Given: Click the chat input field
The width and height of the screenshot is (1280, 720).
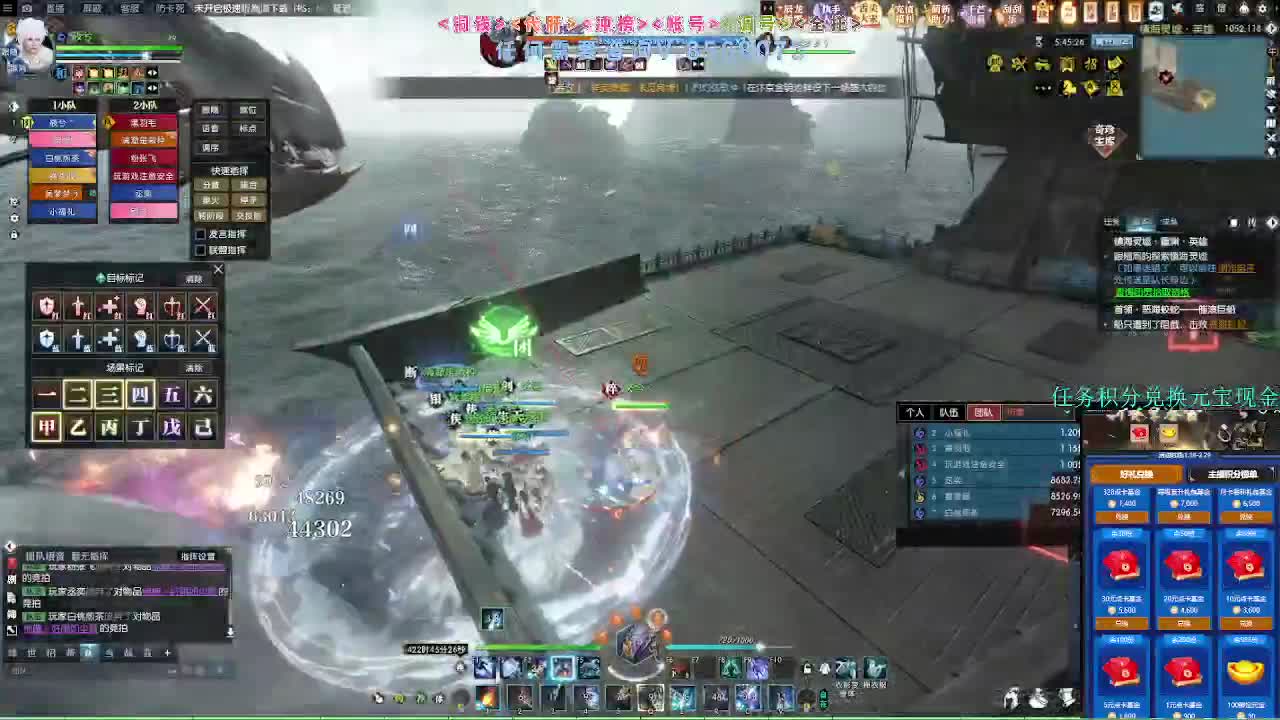Looking at the screenshot, I should (x=100, y=668).
